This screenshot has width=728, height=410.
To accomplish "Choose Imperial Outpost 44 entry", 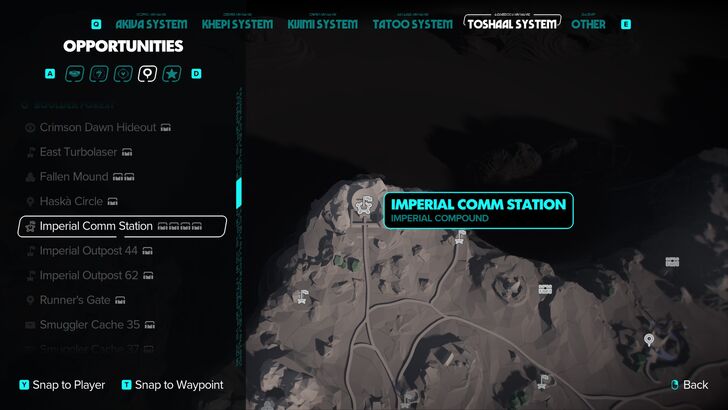I will (88, 251).
